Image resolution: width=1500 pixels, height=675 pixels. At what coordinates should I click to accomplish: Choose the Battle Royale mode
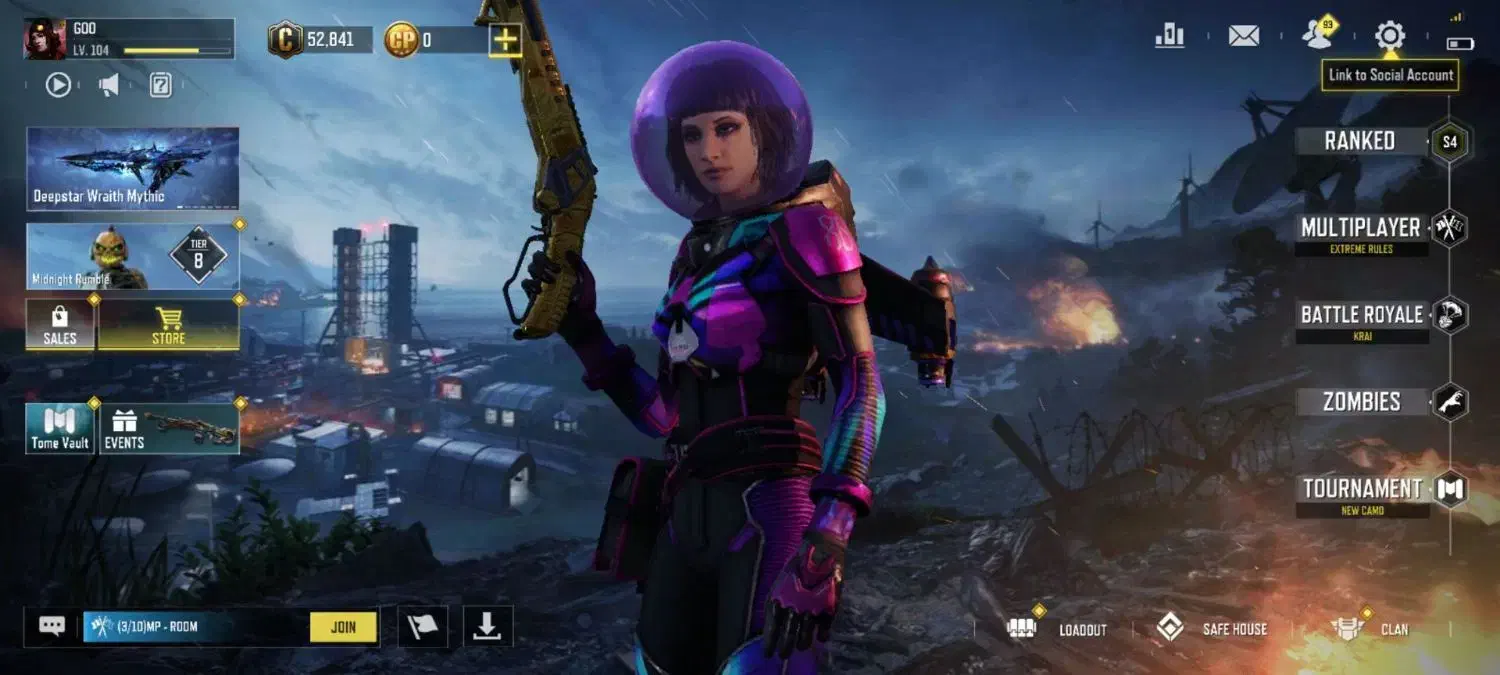[x=1361, y=316]
